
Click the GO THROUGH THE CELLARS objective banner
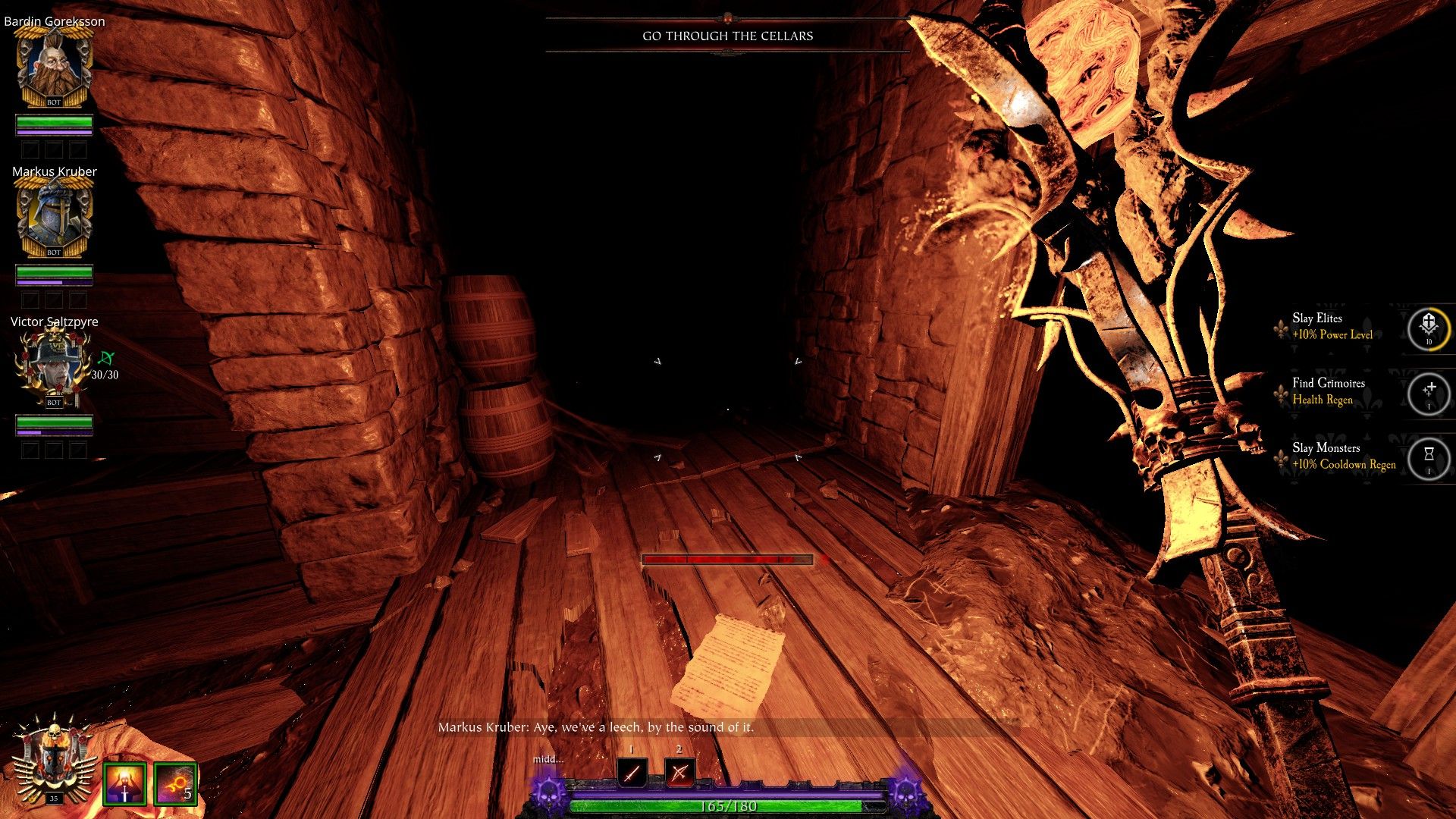tap(728, 35)
